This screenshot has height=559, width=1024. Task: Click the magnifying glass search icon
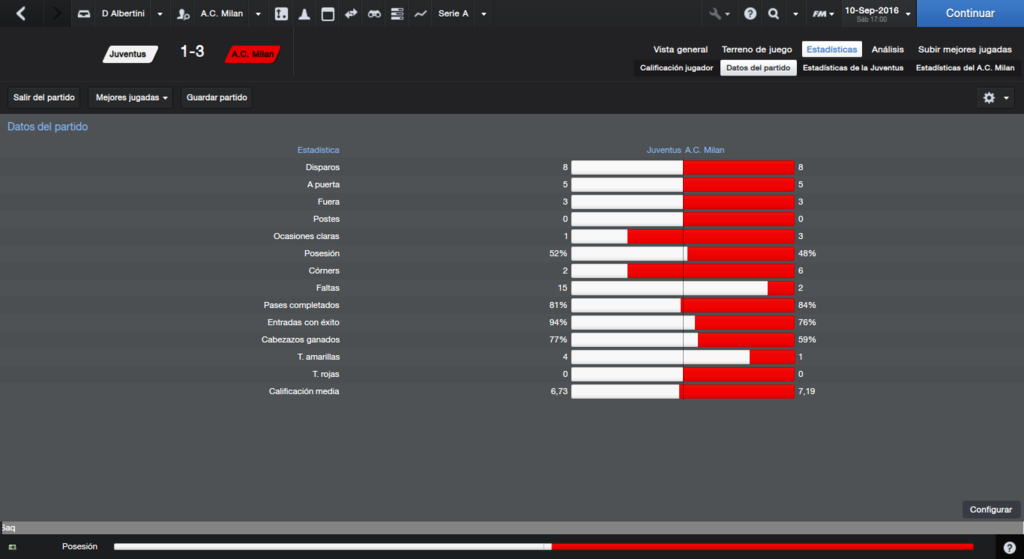pyautogui.click(x=774, y=14)
